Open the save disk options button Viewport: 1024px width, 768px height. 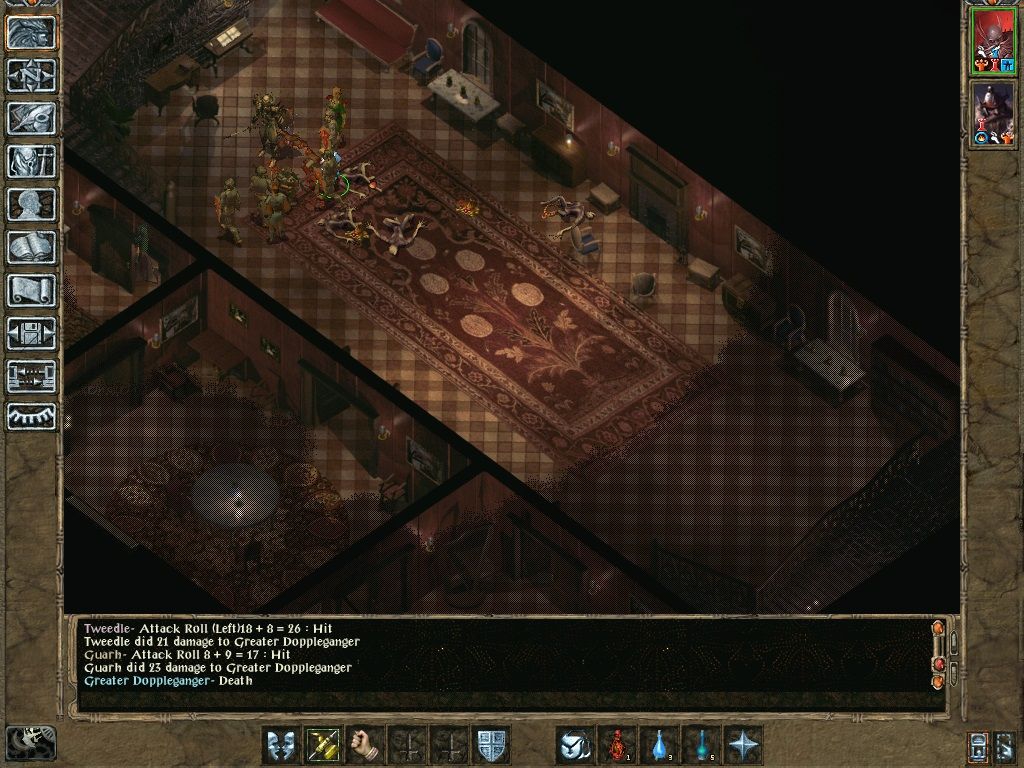tap(32, 333)
